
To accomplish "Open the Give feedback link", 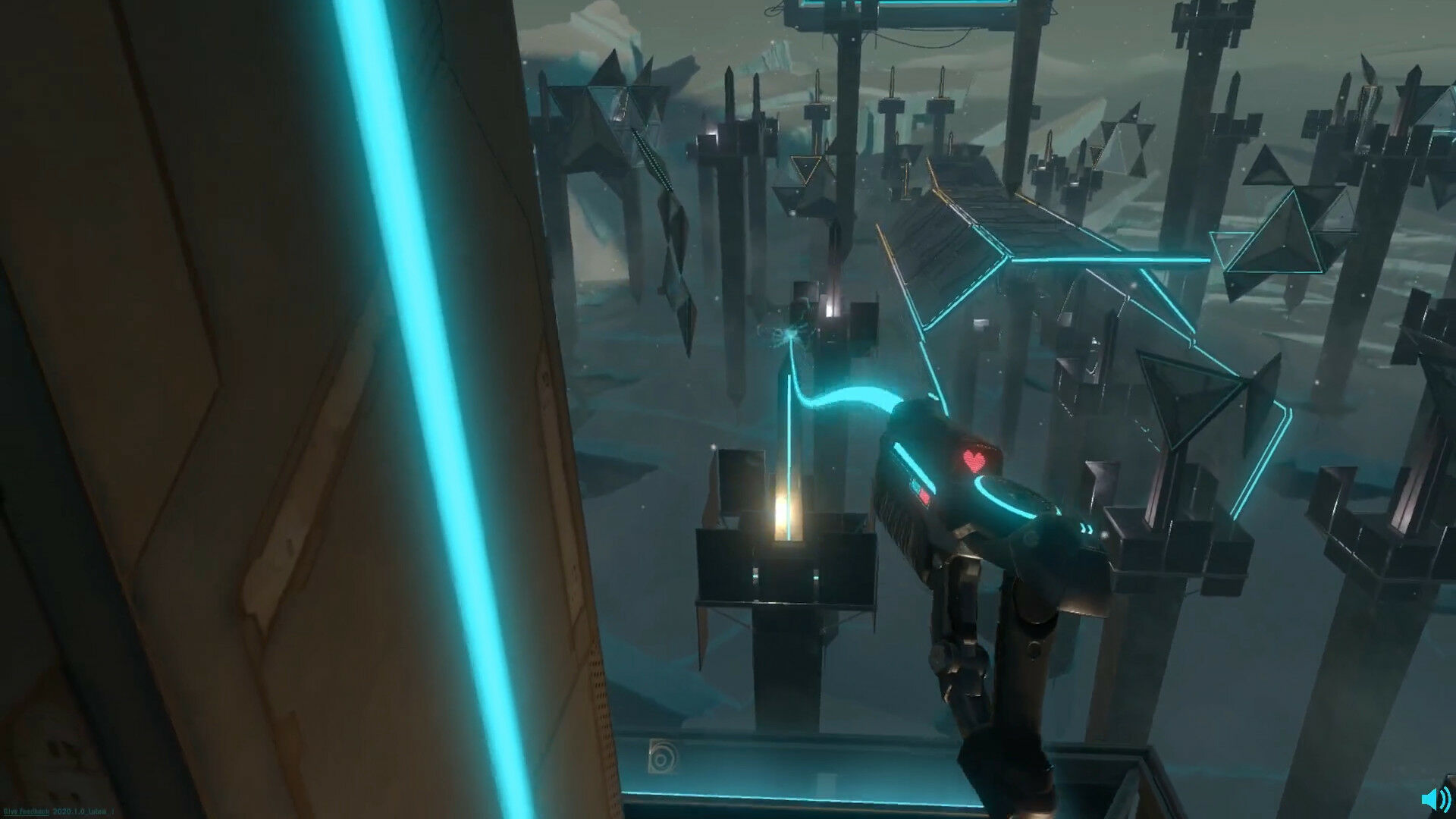I will [27, 811].
